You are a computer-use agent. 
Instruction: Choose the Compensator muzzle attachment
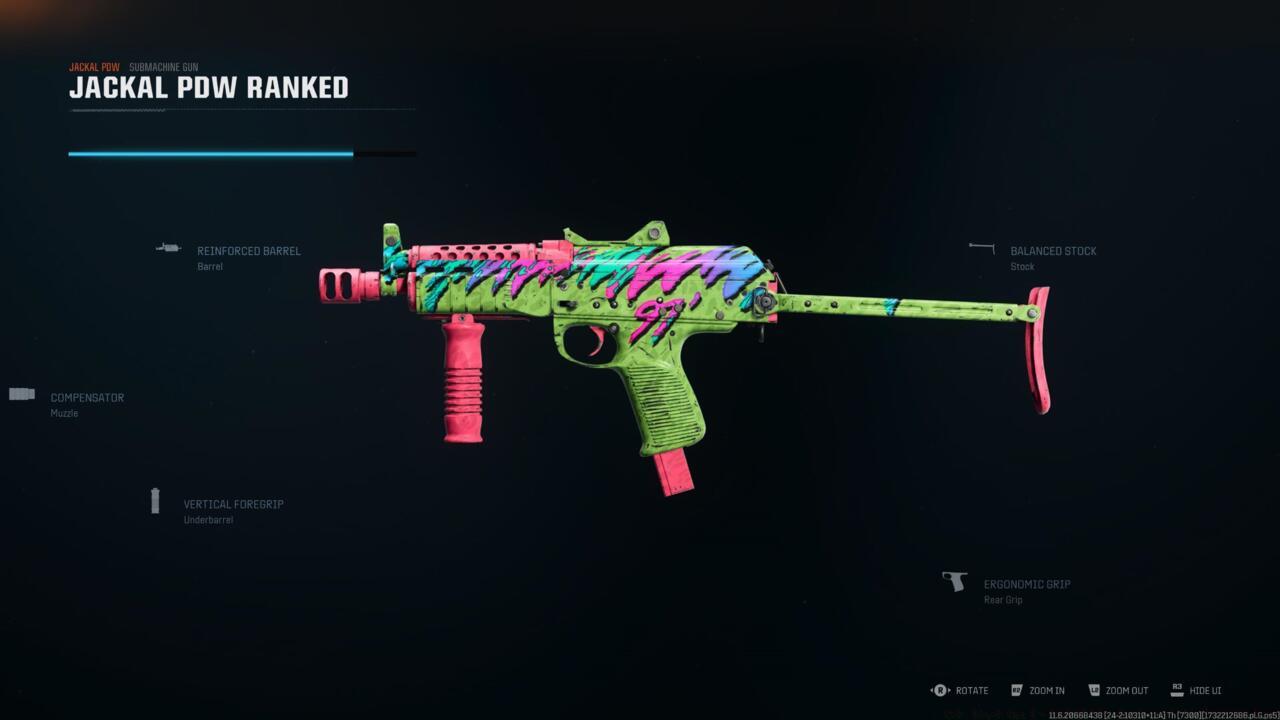pyautogui.click(x=87, y=398)
